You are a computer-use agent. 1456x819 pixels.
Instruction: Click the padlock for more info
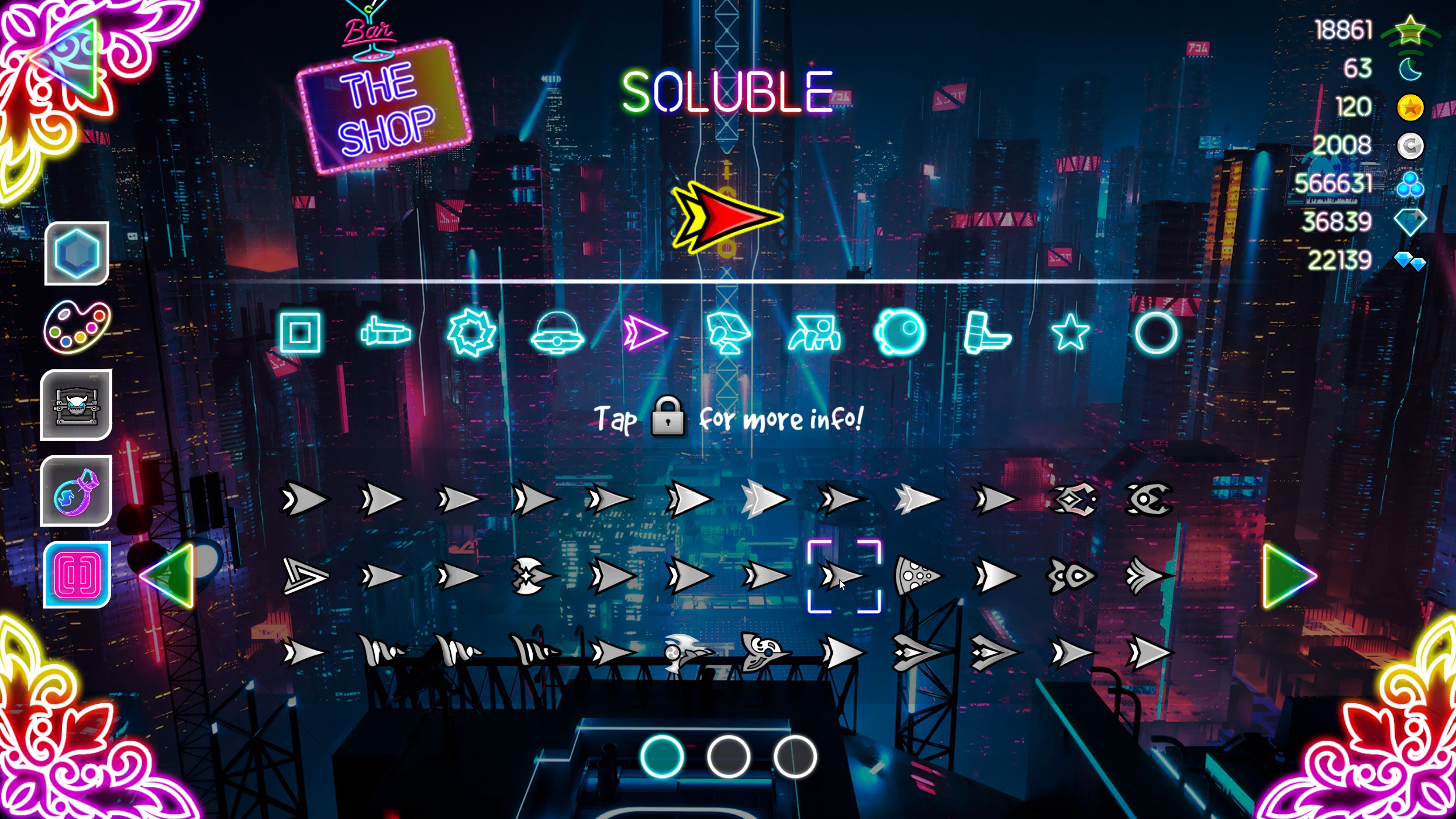668,417
